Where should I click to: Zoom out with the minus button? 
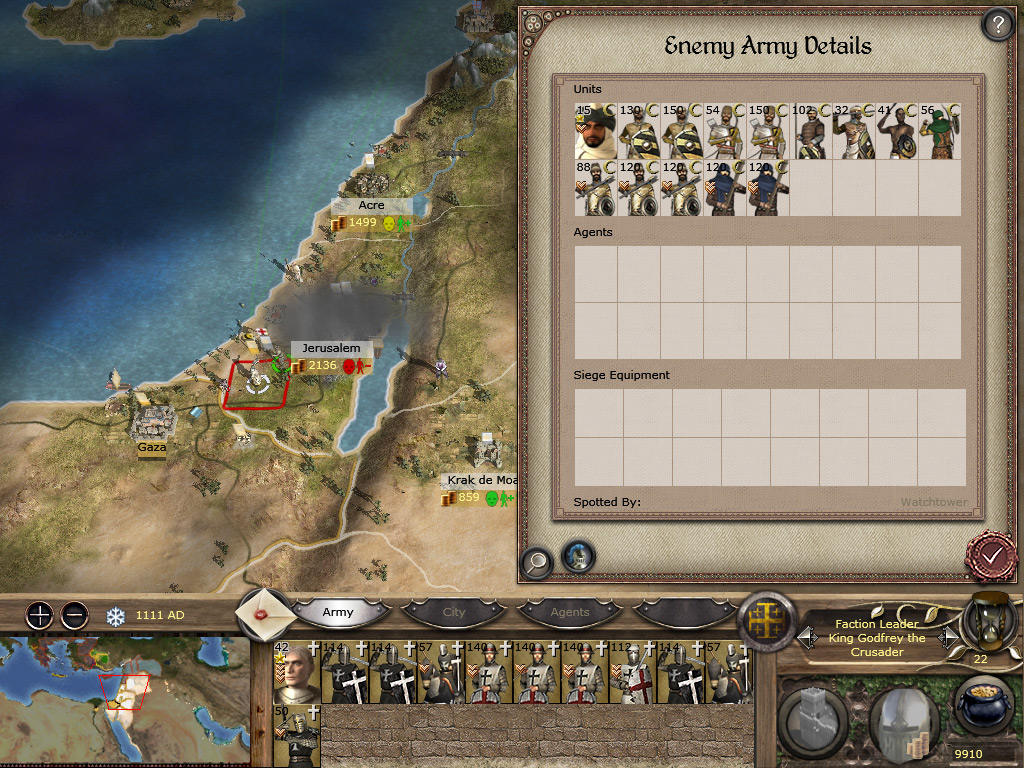[x=74, y=615]
